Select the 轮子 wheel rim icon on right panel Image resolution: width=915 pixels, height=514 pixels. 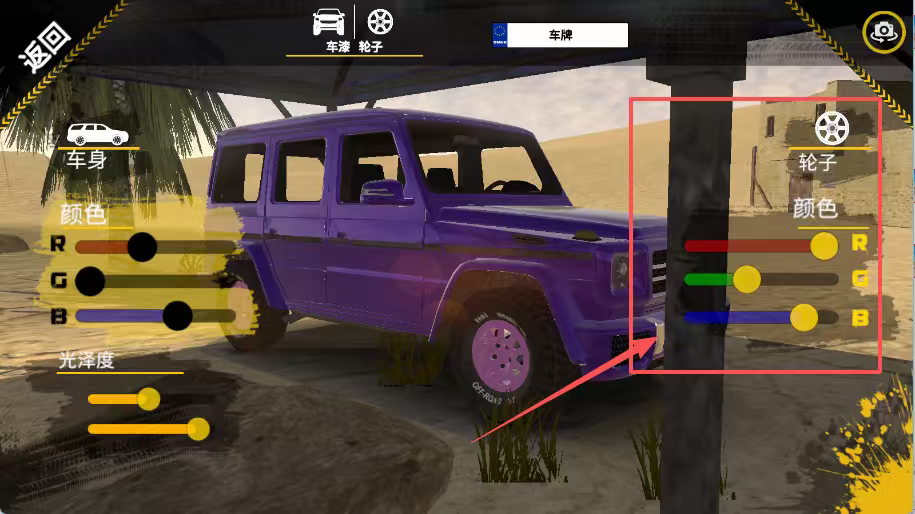[x=829, y=128]
